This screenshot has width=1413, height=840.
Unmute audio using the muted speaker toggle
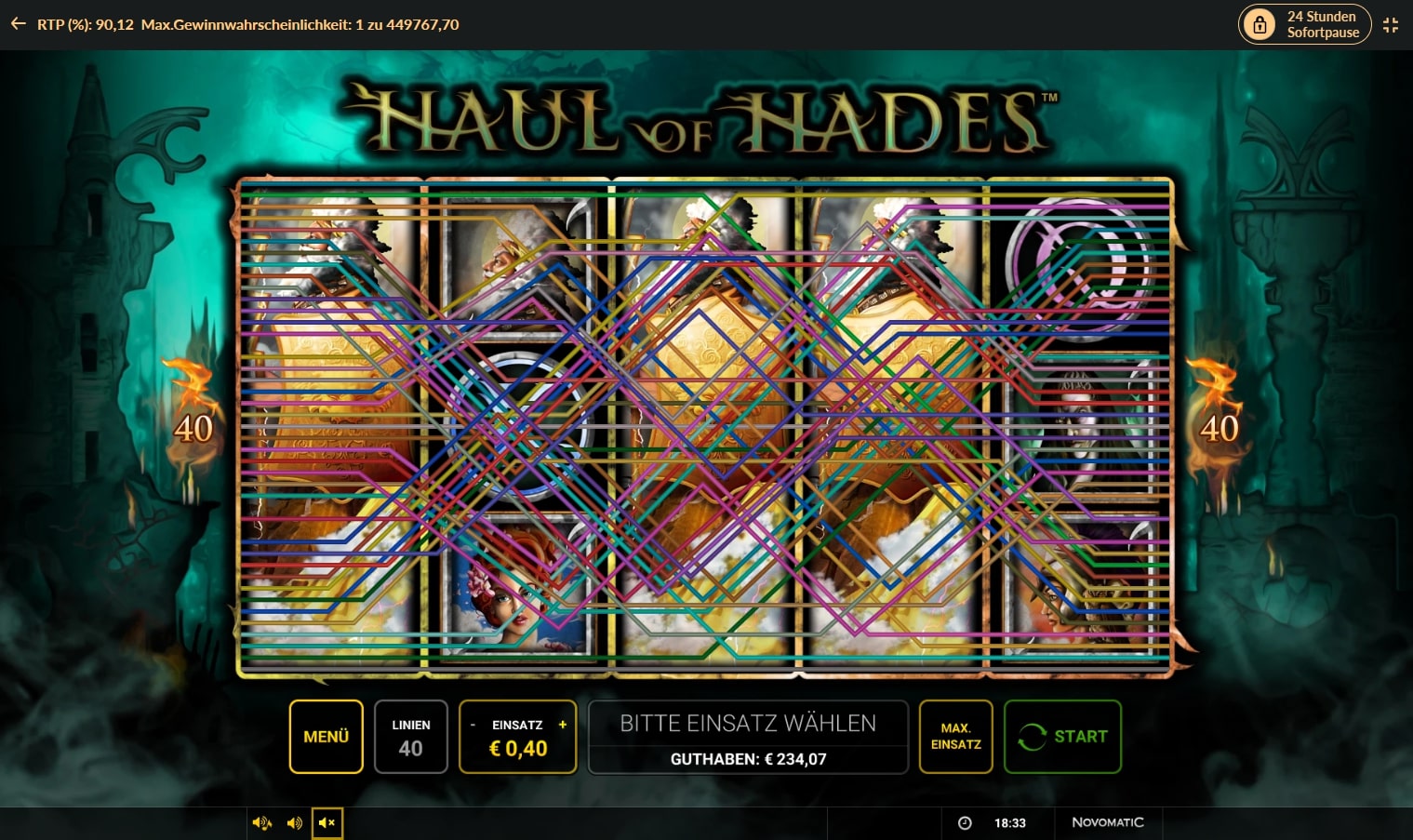(327, 822)
